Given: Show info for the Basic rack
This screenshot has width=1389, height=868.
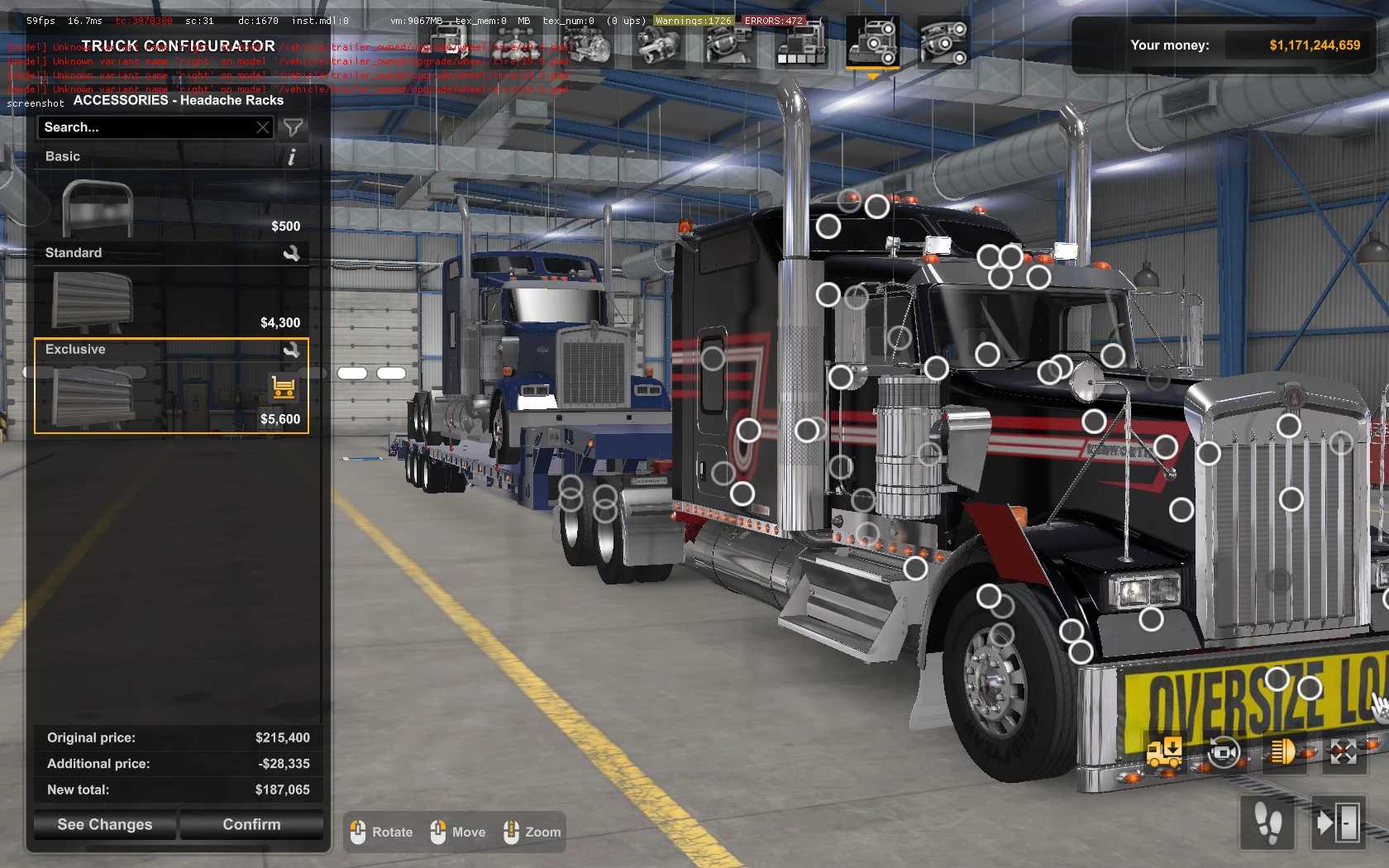Looking at the screenshot, I should coord(291,157).
